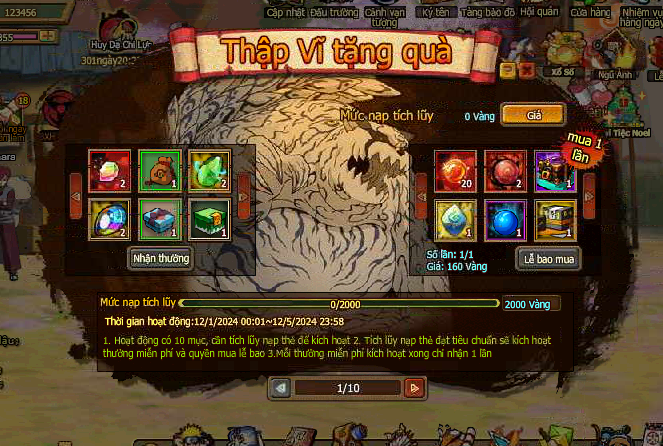
Task: Select the blue orb pack item
Action: [503, 219]
